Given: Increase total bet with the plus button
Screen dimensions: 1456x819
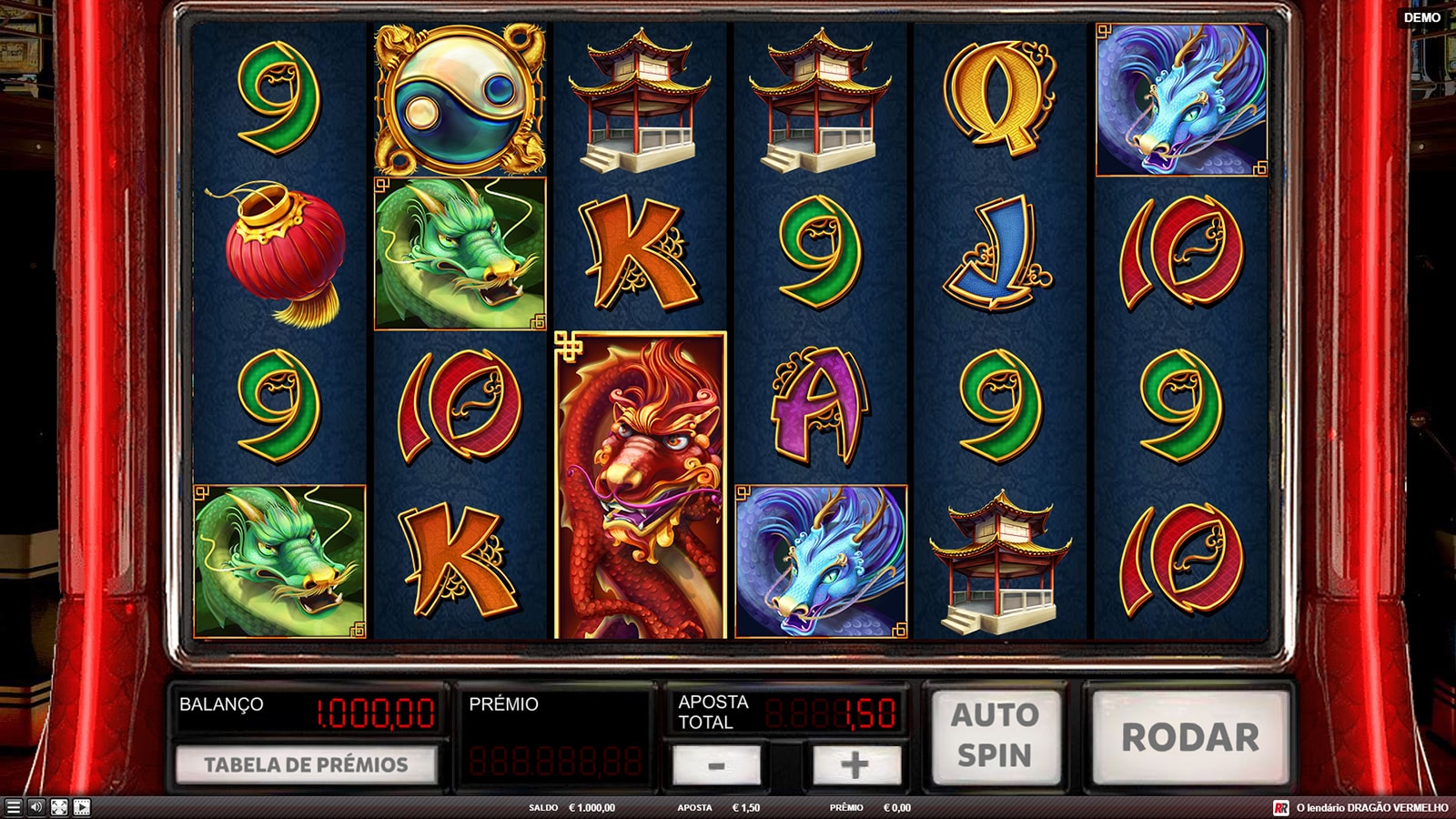Looking at the screenshot, I should pyautogui.click(x=854, y=764).
